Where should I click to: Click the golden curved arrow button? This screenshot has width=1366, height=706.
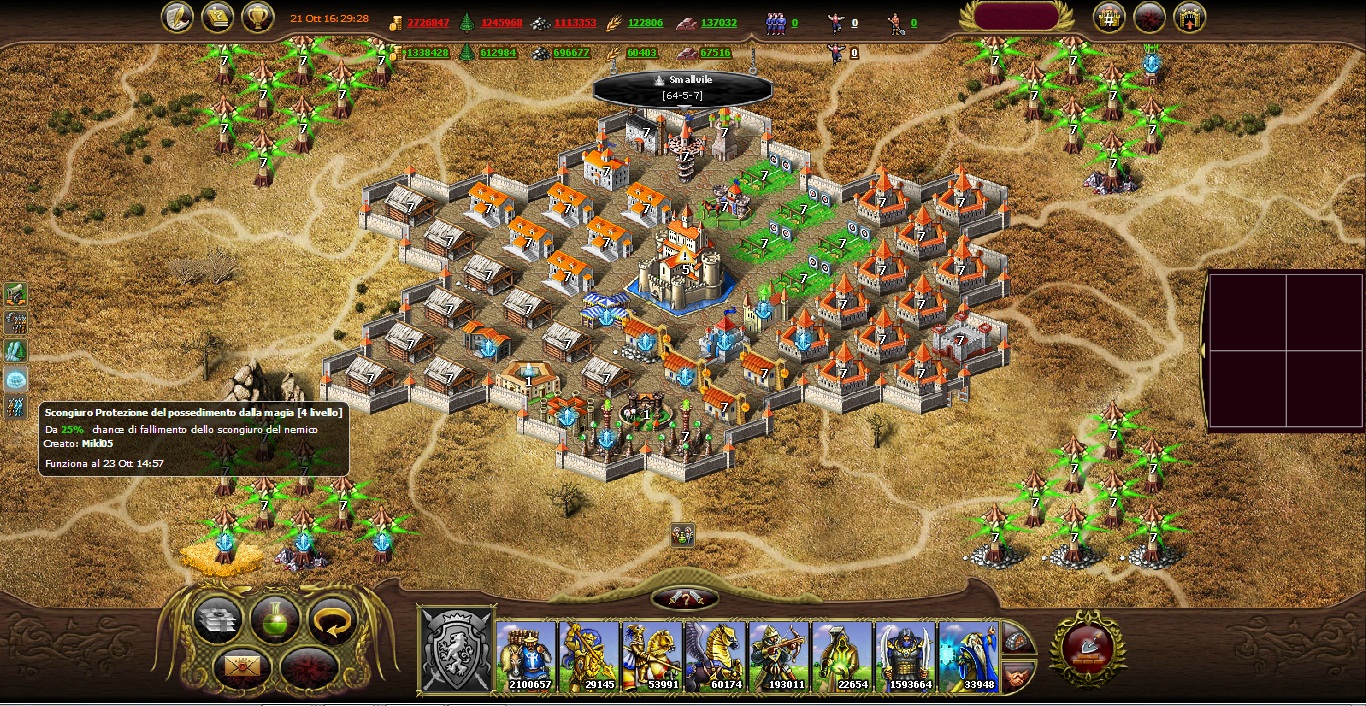[x=332, y=620]
